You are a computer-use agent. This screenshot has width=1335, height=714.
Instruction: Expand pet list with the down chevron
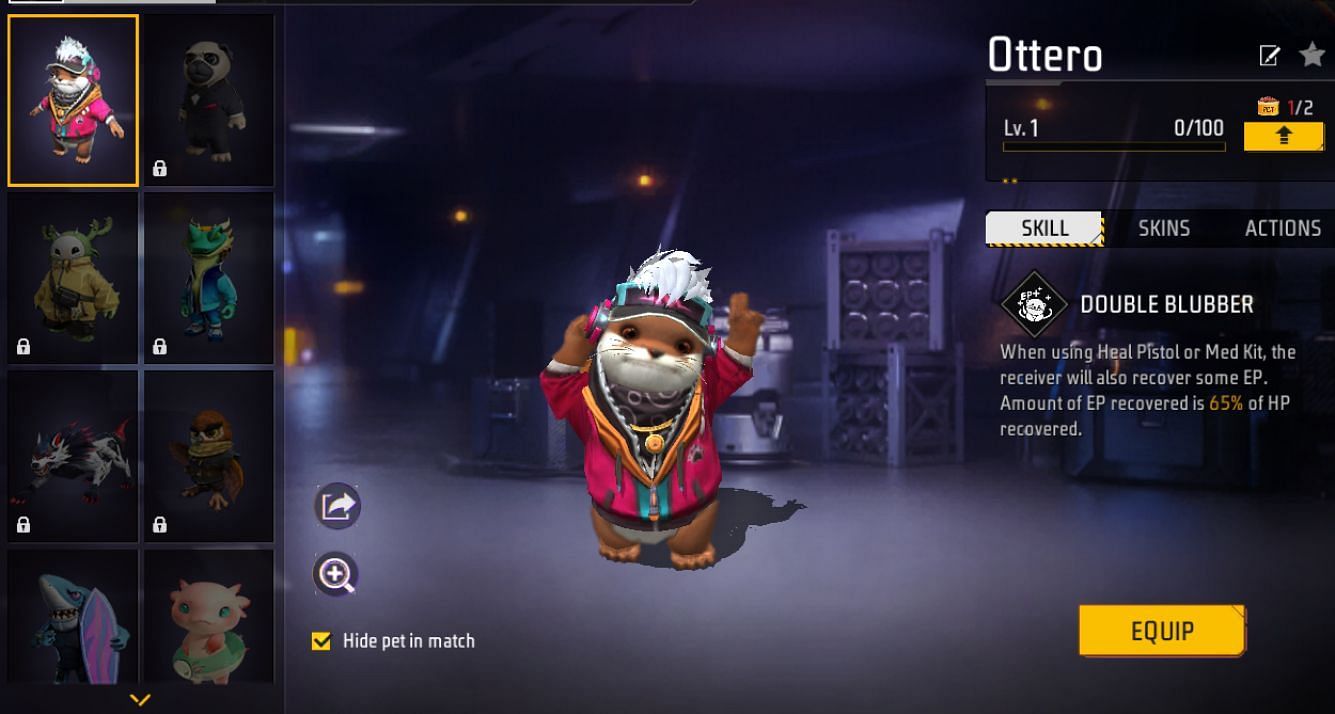140,700
